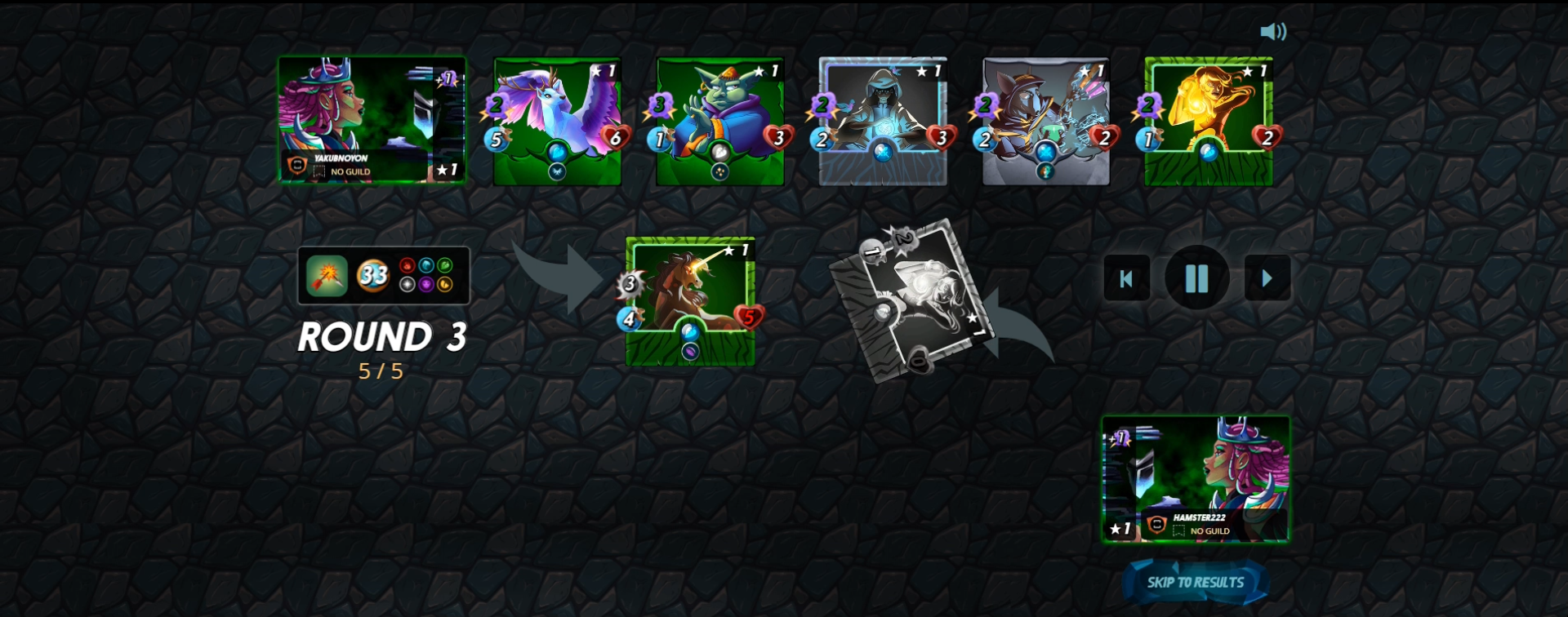Click the SKIP TO RESULTS button
1568x617 pixels.
tap(1196, 582)
